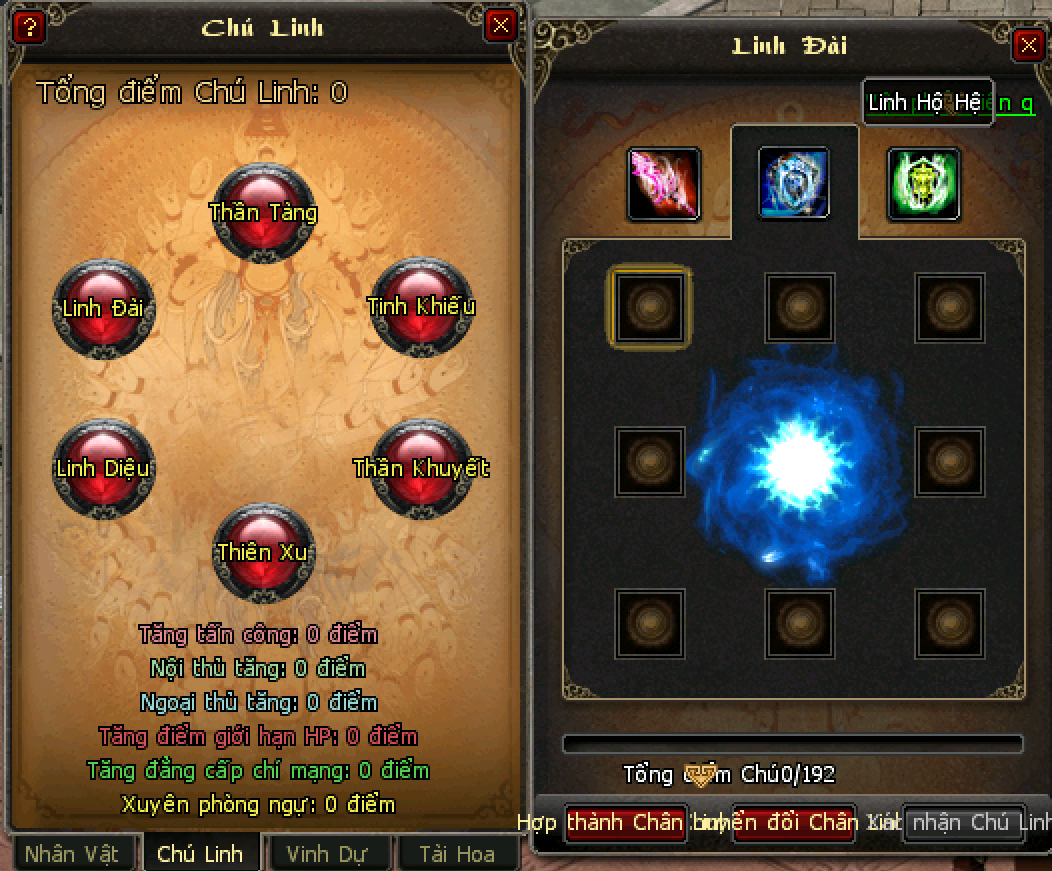This screenshot has width=1052, height=871.
Task: Select the Thần Tàng orb
Action: coord(264,212)
